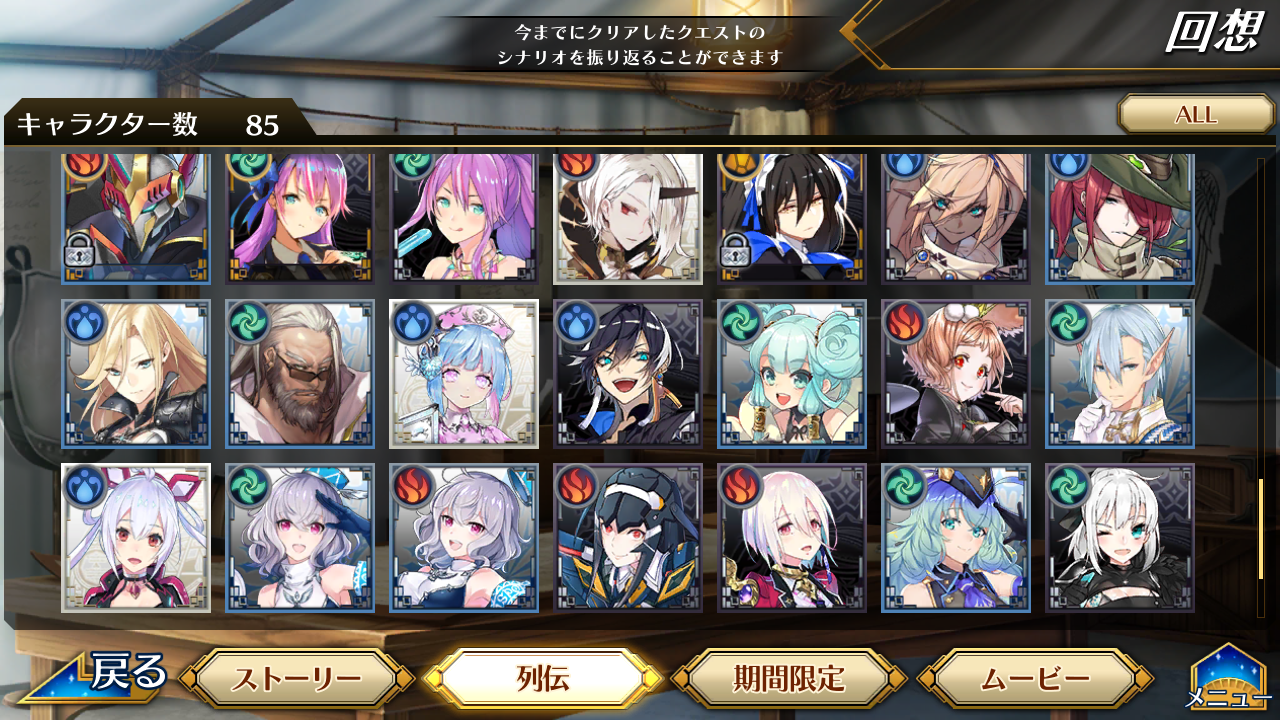1280x720 pixels.
Task: Select the locked armored robot portrait
Action: [x=135, y=218]
